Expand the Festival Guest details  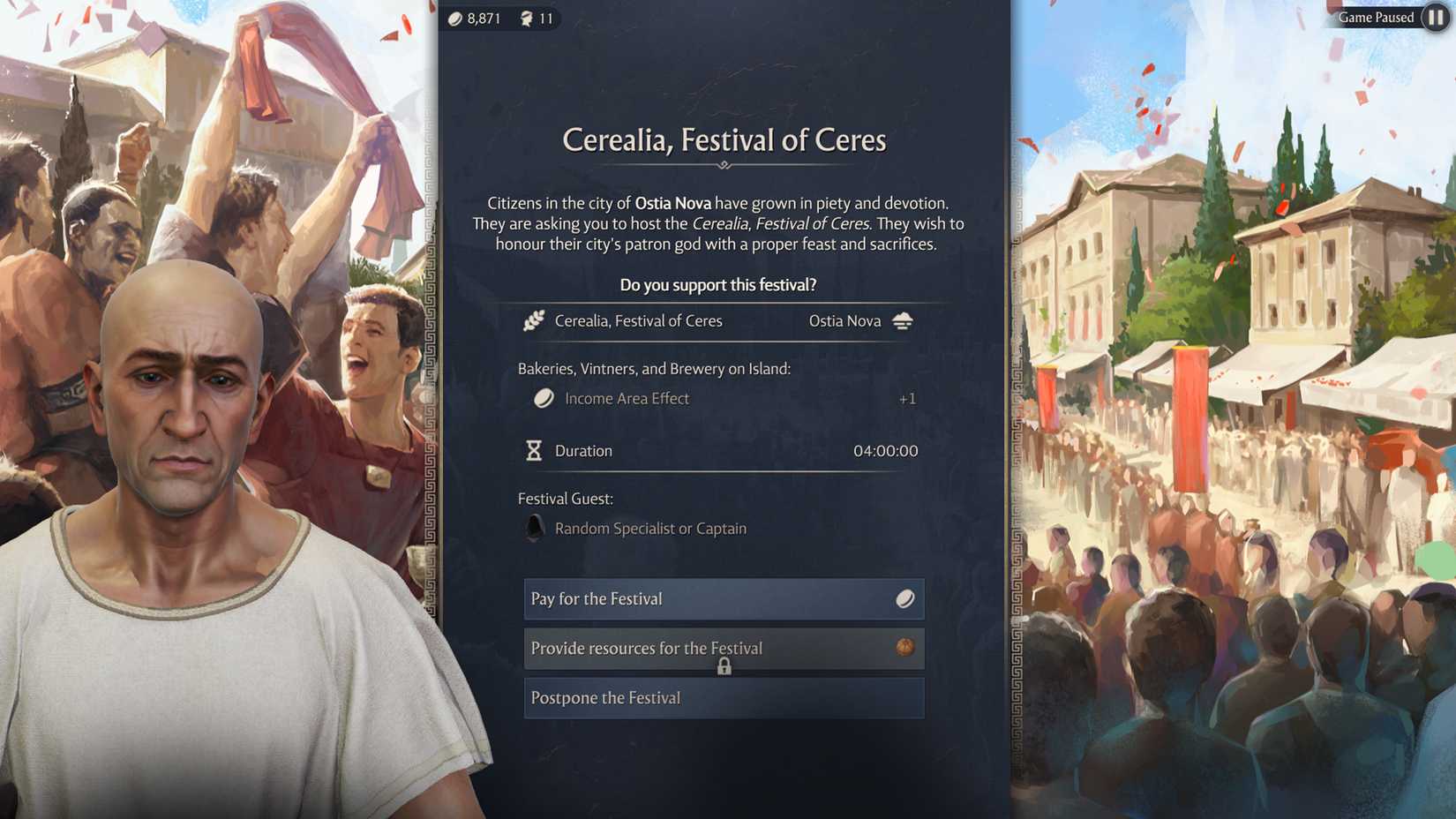(650, 529)
